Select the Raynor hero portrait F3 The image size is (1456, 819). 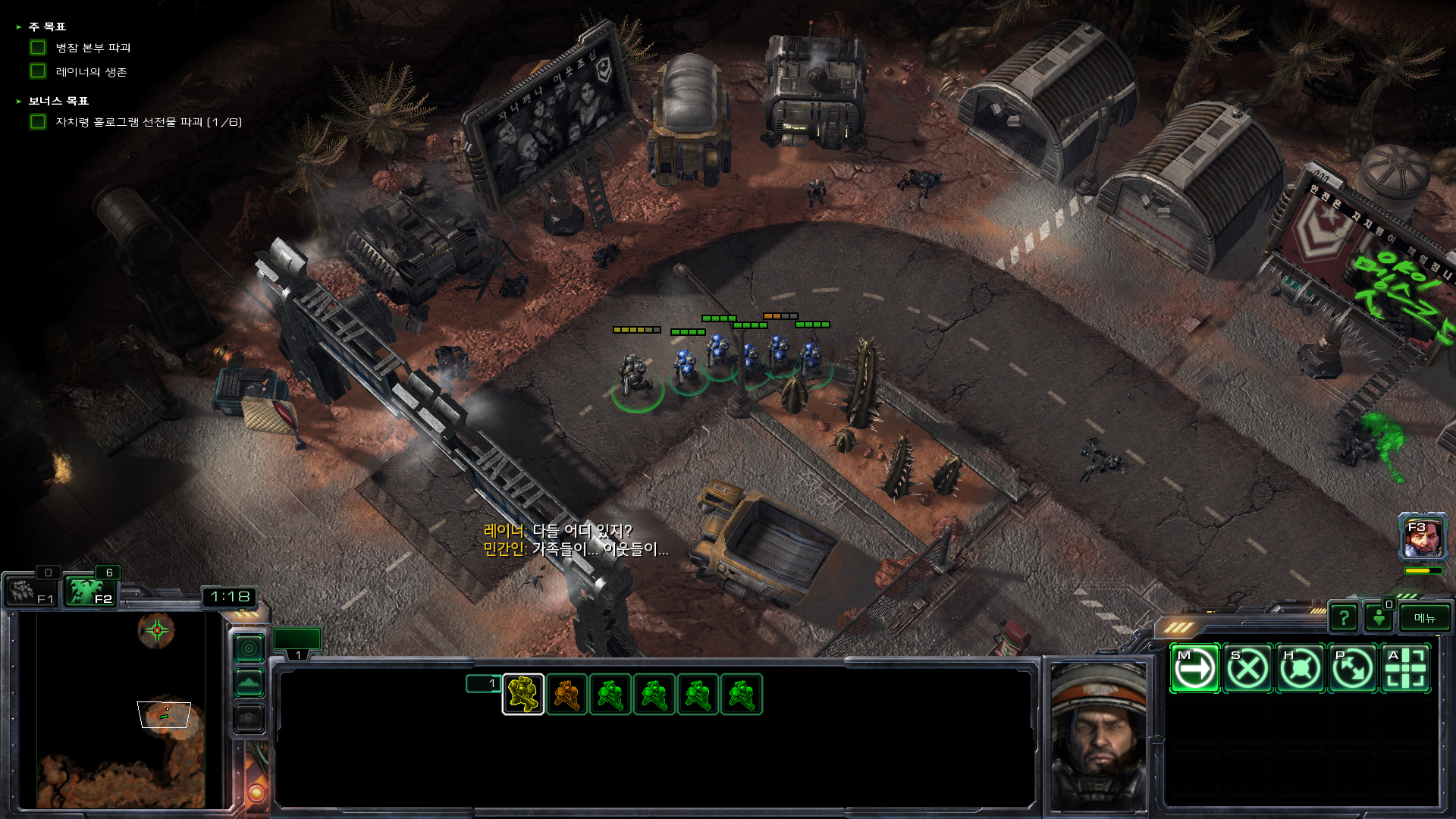click(1423, 538)
